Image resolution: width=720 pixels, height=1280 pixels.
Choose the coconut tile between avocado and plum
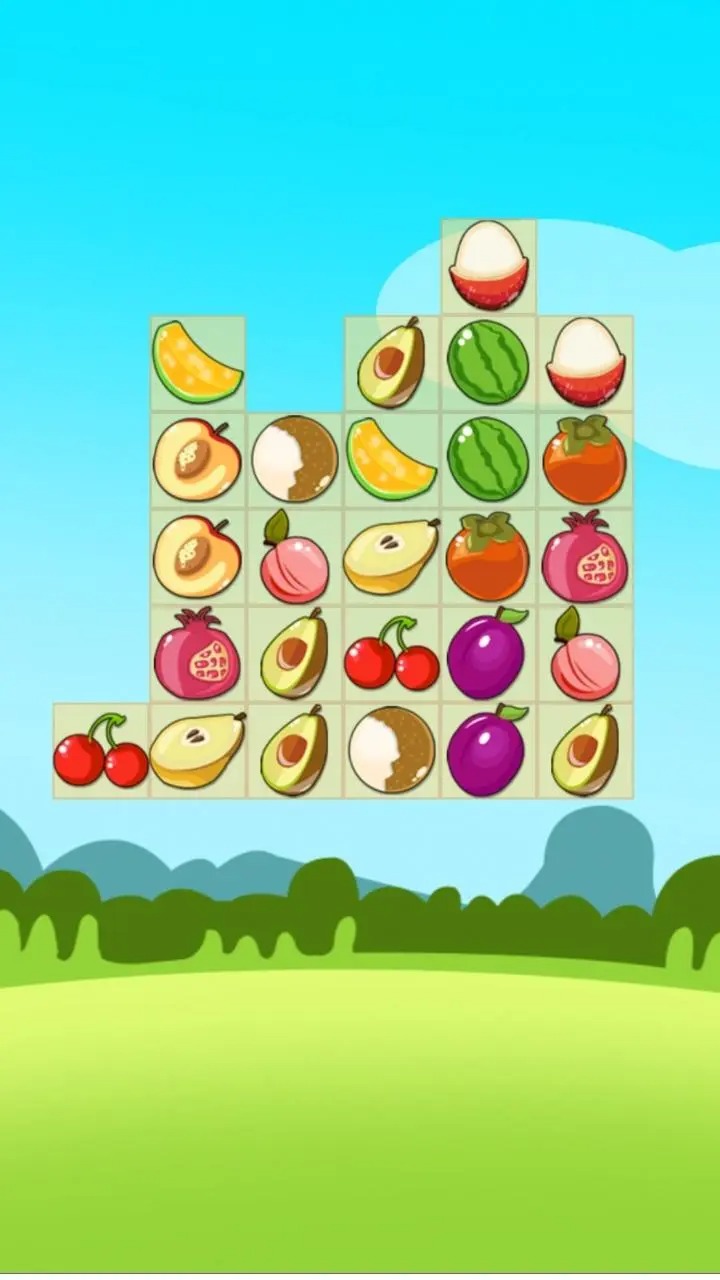[x=391, y=750]
